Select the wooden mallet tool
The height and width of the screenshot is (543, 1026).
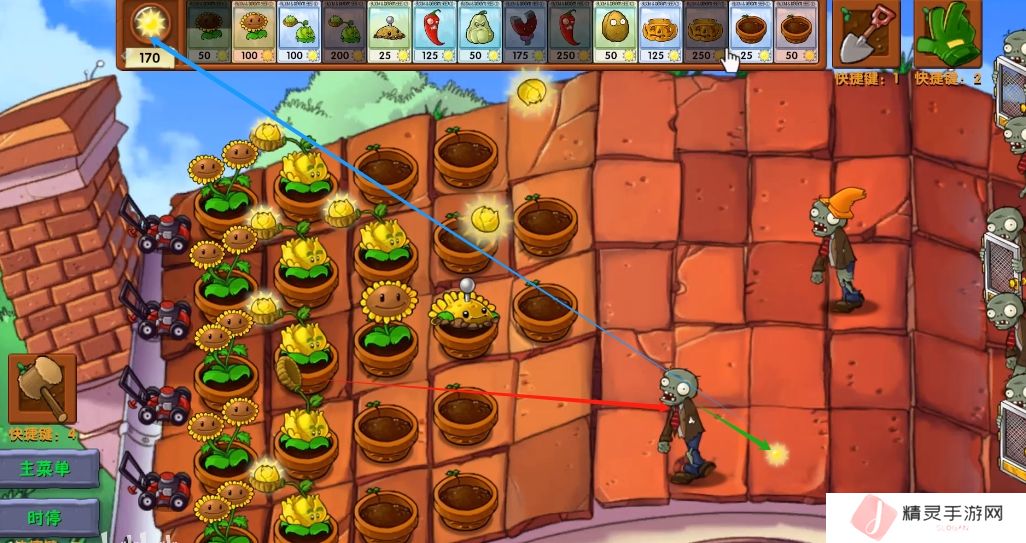point(42,388)
